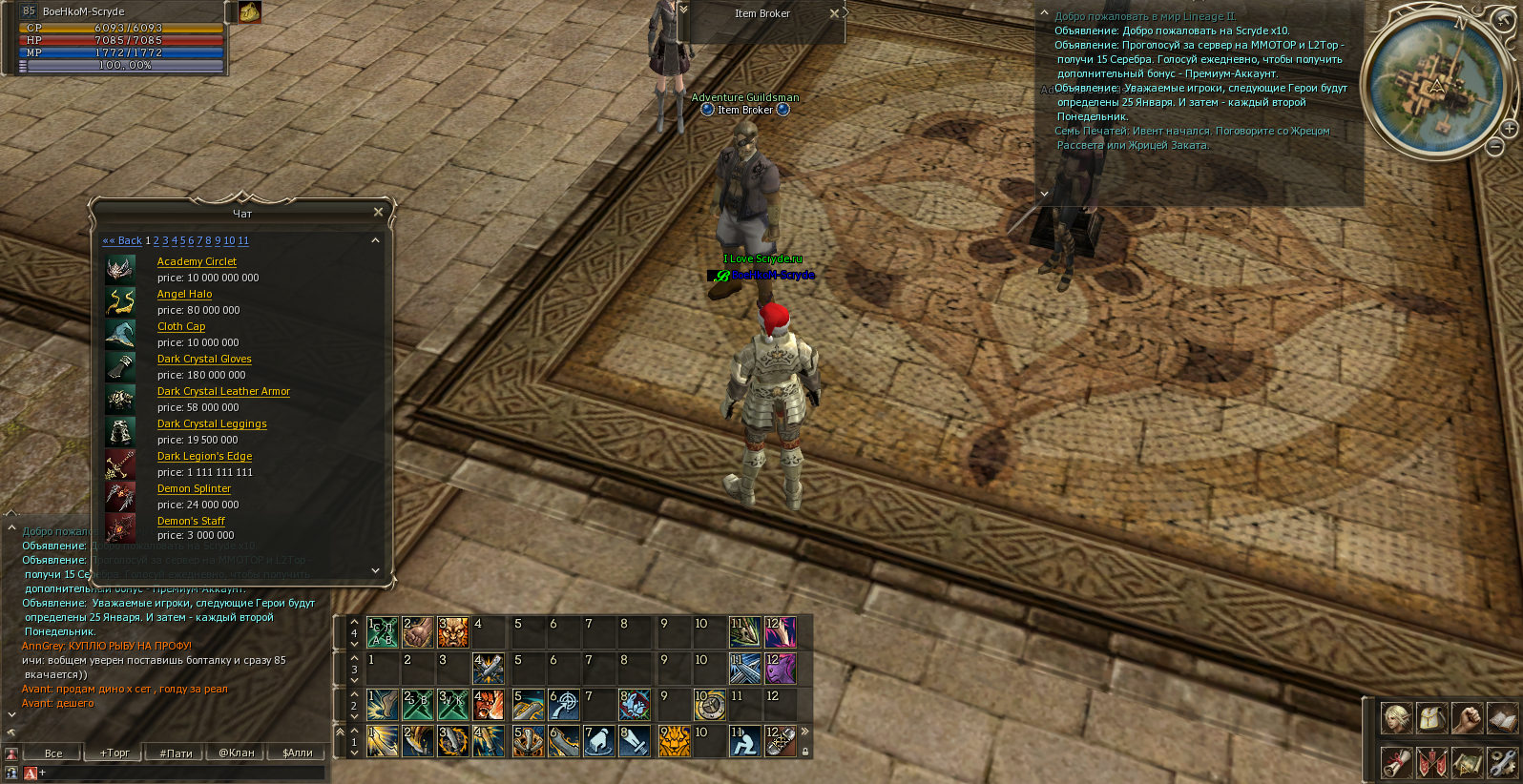This screenshot has width=1523, height=784.
Task: Close the Item Broker target window
Action: [x=834, y=13]
